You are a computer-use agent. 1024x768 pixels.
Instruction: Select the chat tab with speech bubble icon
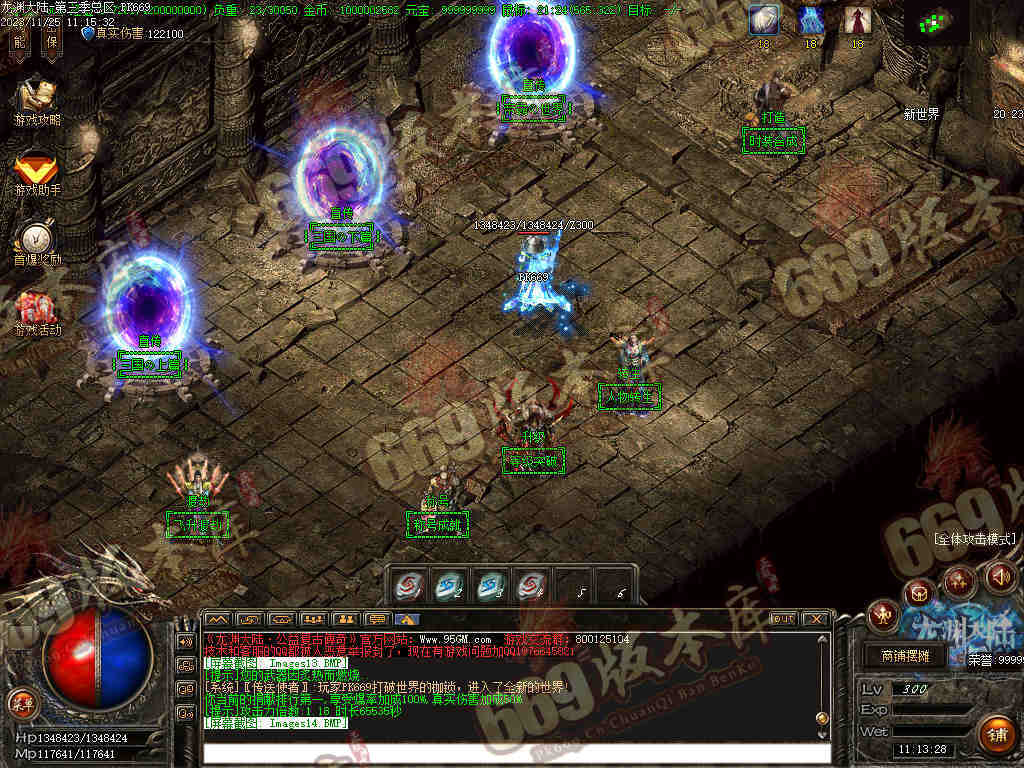[375, 620]
